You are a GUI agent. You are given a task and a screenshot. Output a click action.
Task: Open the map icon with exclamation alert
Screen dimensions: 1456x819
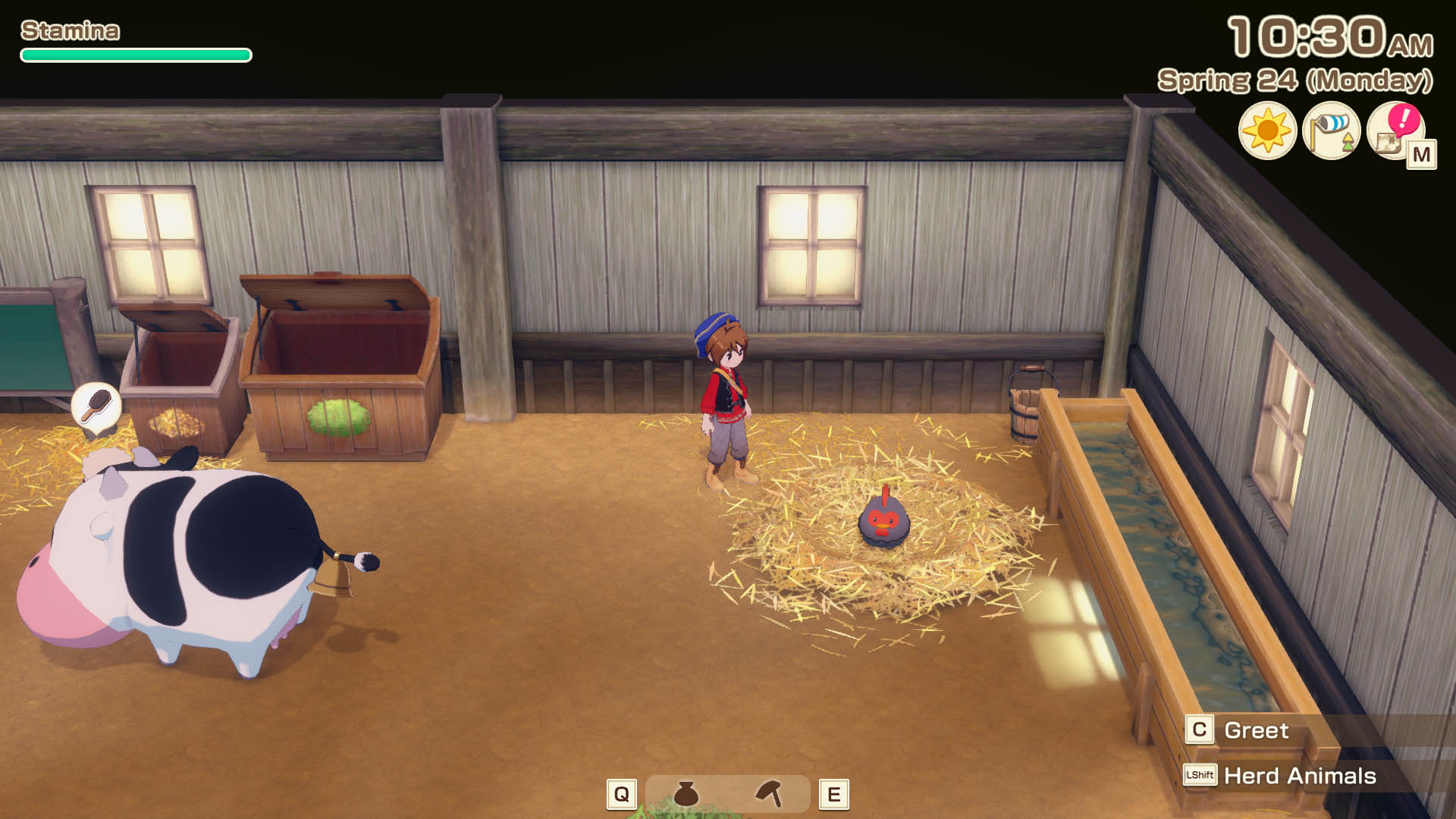pyautogui.click(x=1395, y=131)
